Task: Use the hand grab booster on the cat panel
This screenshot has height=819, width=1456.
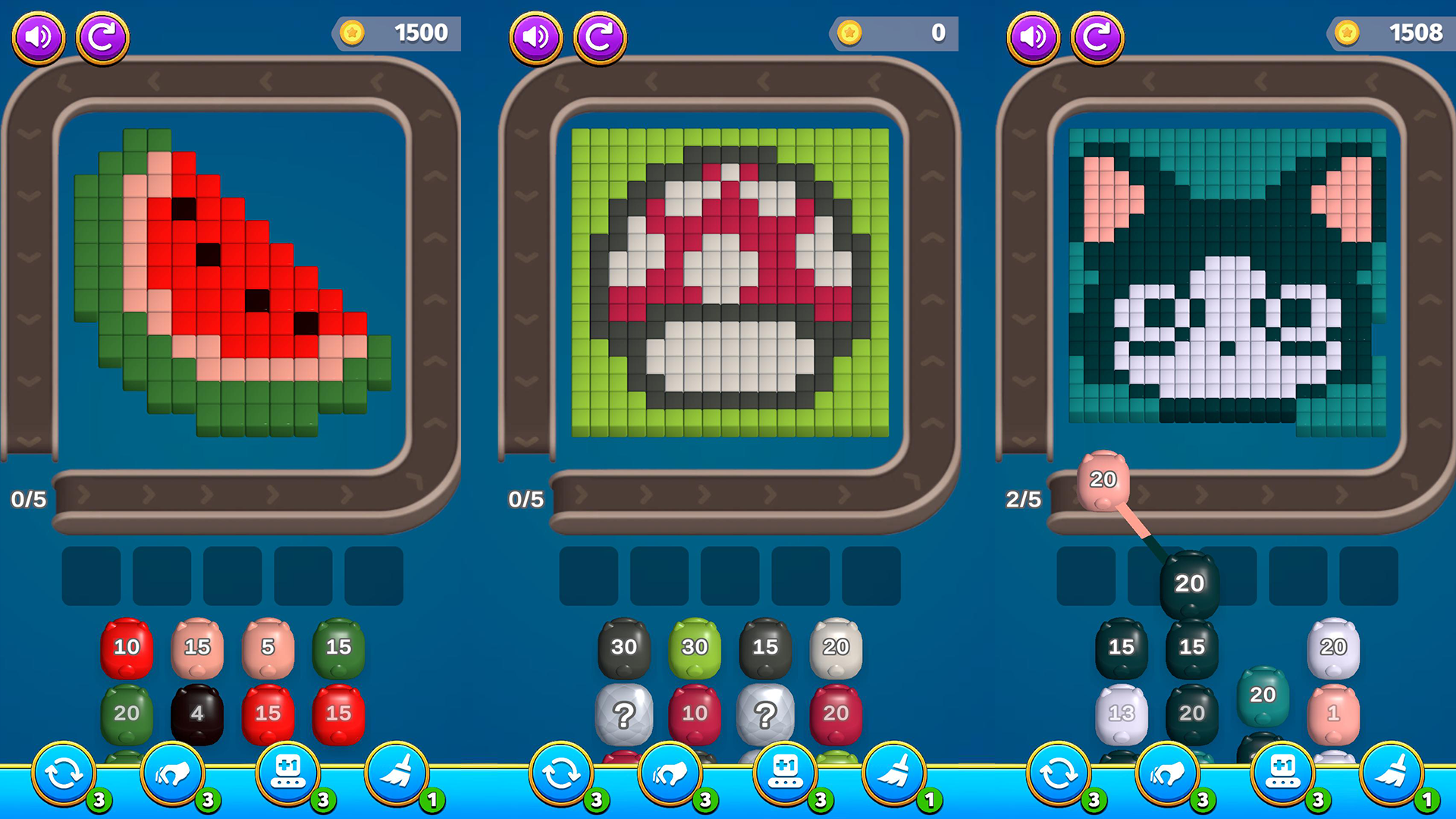Action: tap(1169, 772)
